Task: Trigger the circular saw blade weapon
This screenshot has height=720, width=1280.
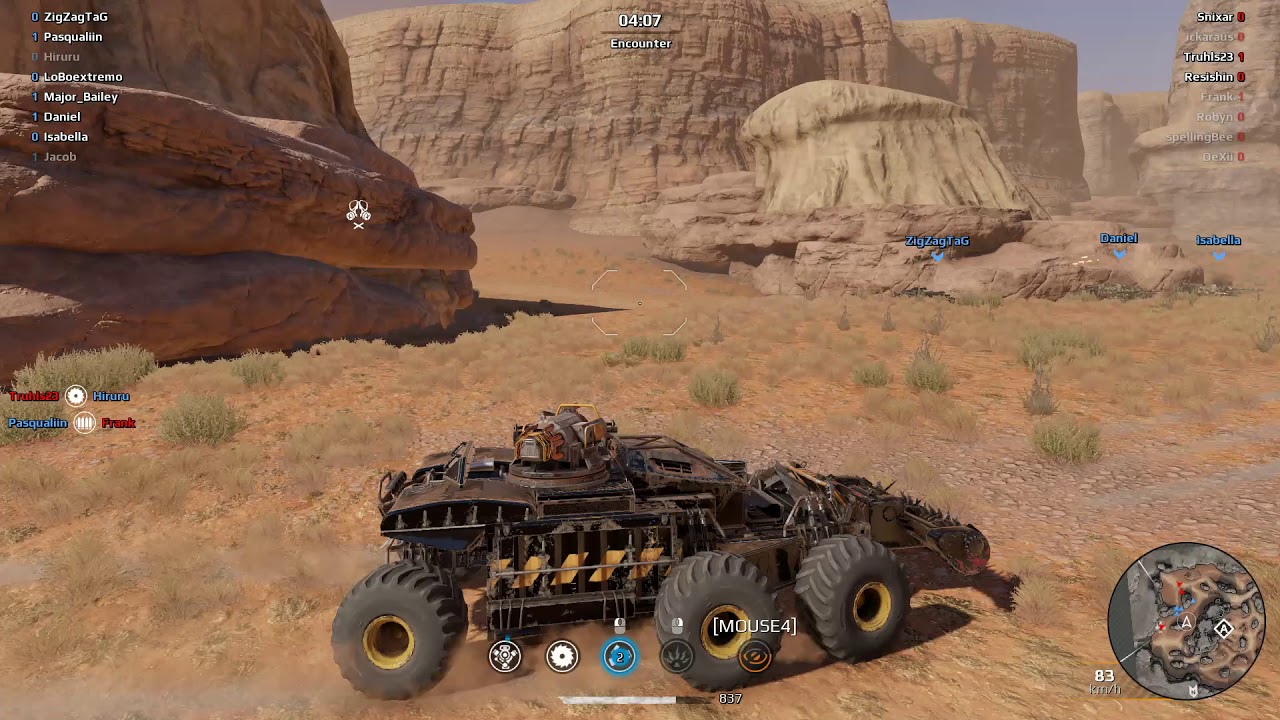Action: [x=562, y=656]
